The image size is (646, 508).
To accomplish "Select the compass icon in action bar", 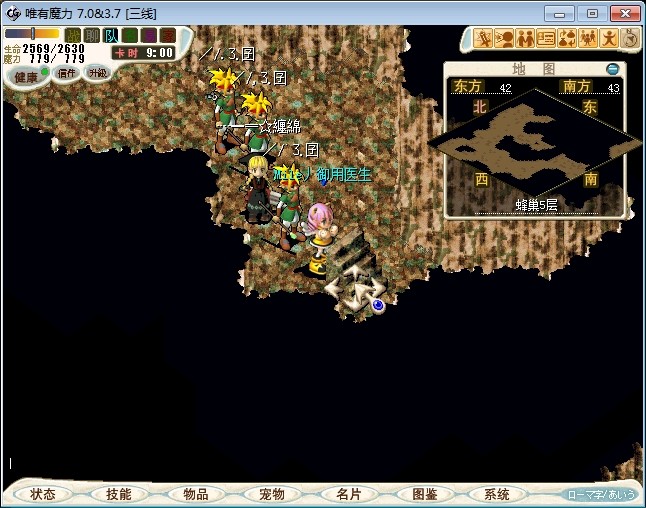I will tap(630, 38).
